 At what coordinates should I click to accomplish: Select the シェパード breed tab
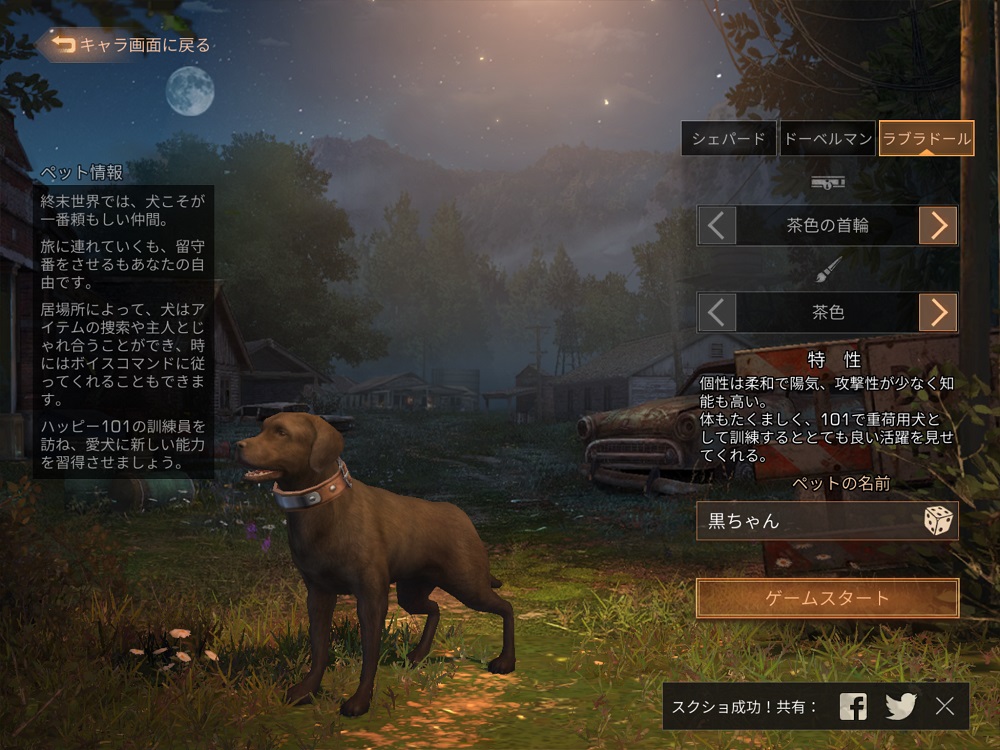729,139
